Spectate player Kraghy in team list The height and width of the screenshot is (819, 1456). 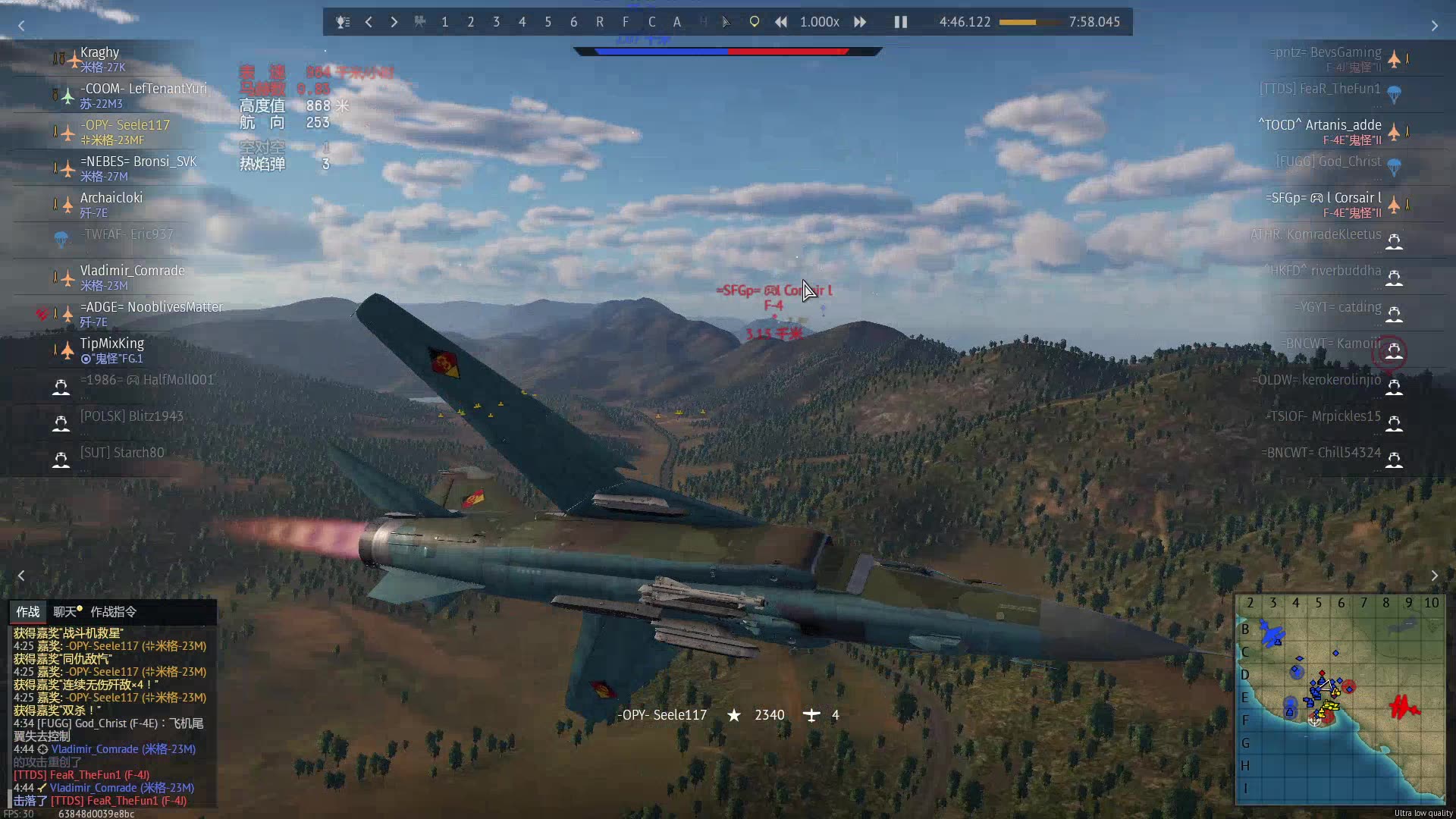click(99, 53)
